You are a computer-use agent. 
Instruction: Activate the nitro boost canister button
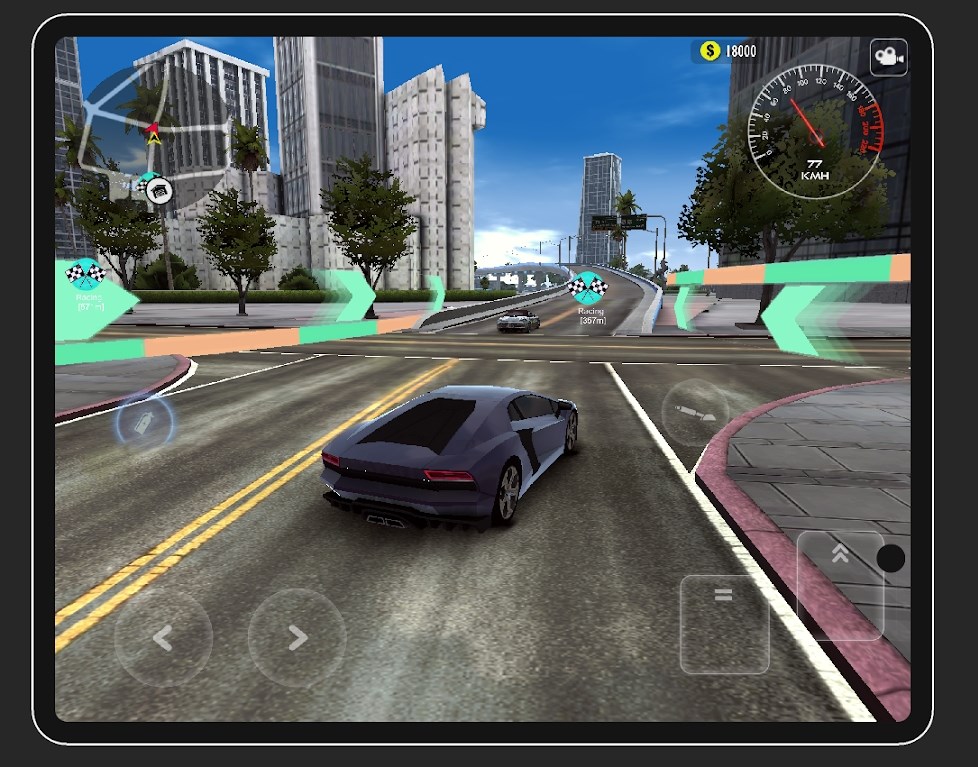[144, 423]
